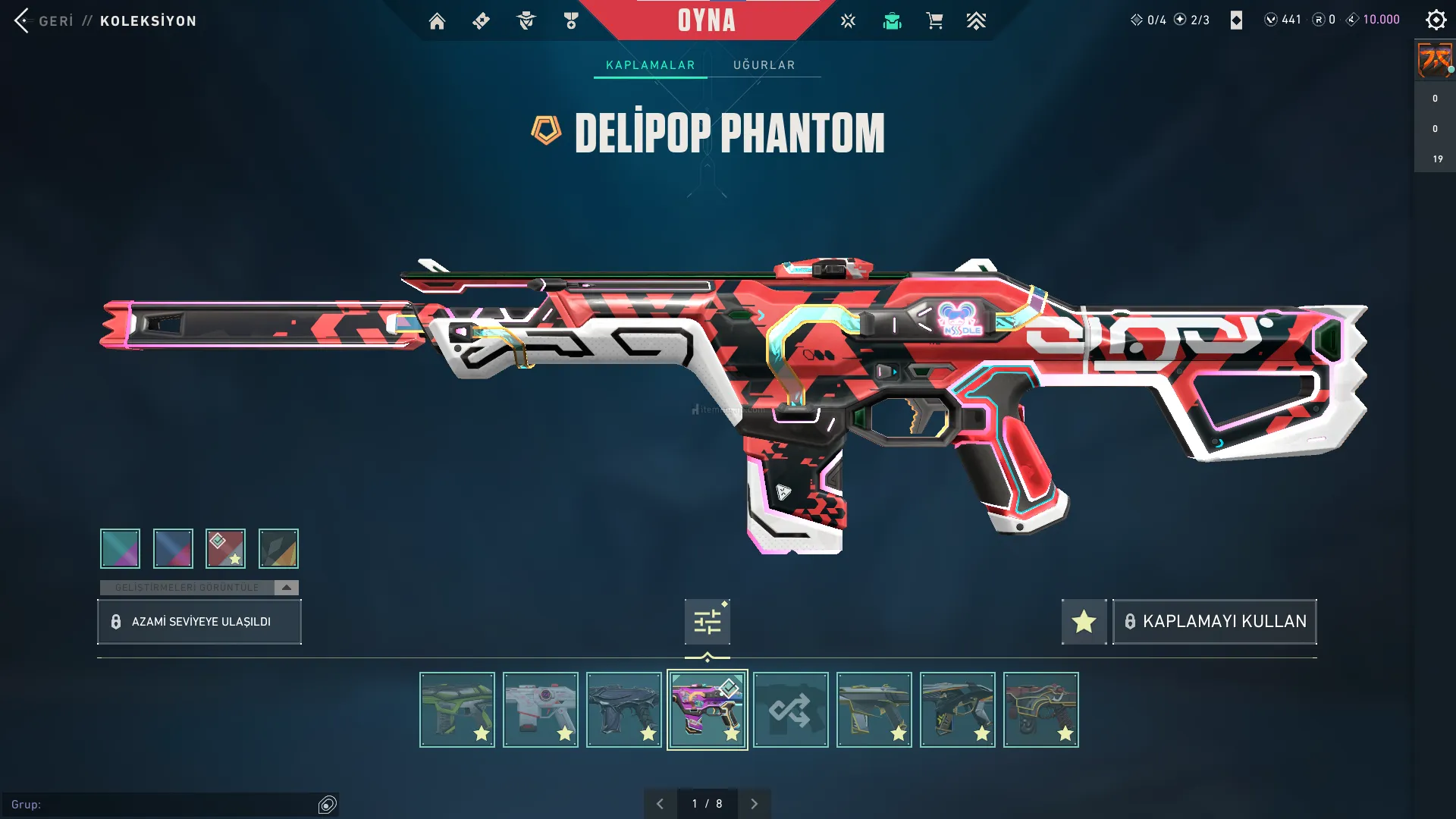Open the settings gear
This screenshot has width=1456, height=819.
tap(1436, 20)
